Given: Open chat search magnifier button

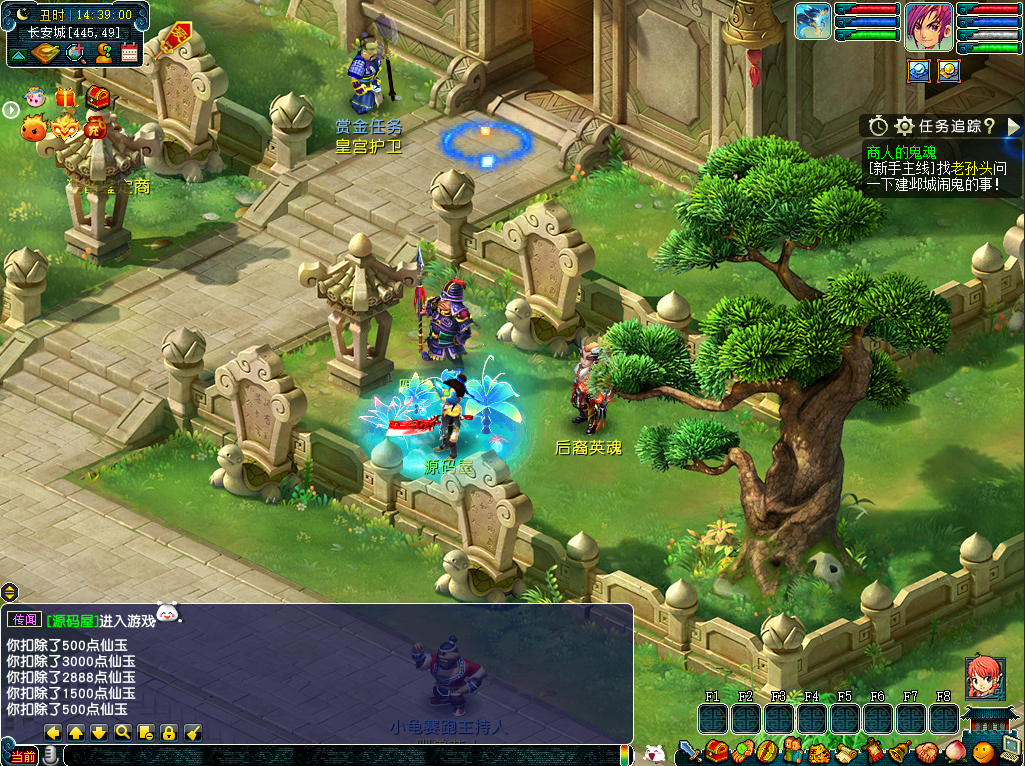Looking at the screenshot, I should pos(122,733).
